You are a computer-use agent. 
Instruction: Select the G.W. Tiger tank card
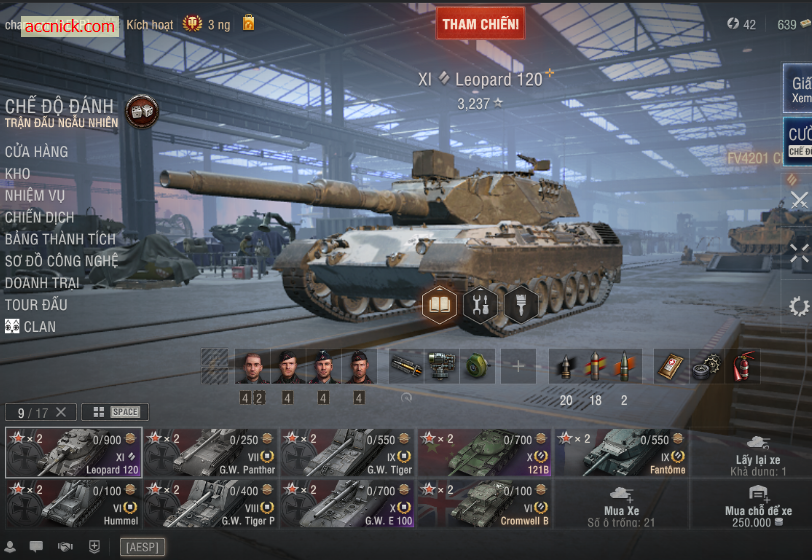point(347,452)
